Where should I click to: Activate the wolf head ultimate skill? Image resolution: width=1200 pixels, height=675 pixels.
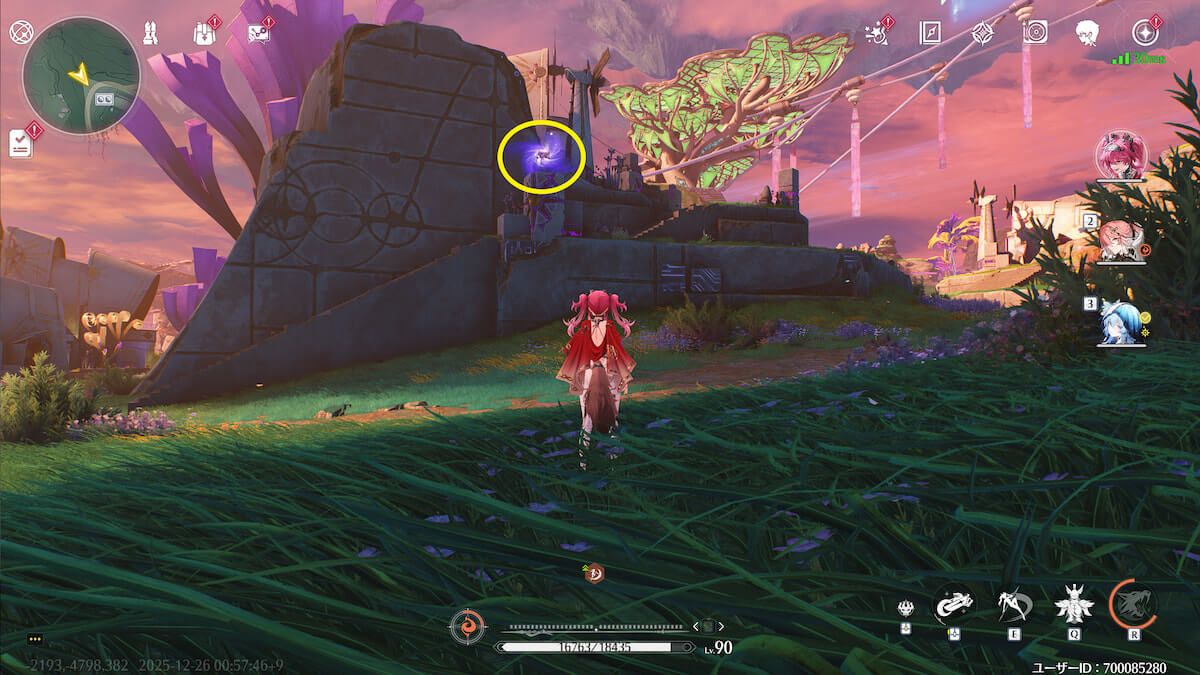click(1133, 603)
